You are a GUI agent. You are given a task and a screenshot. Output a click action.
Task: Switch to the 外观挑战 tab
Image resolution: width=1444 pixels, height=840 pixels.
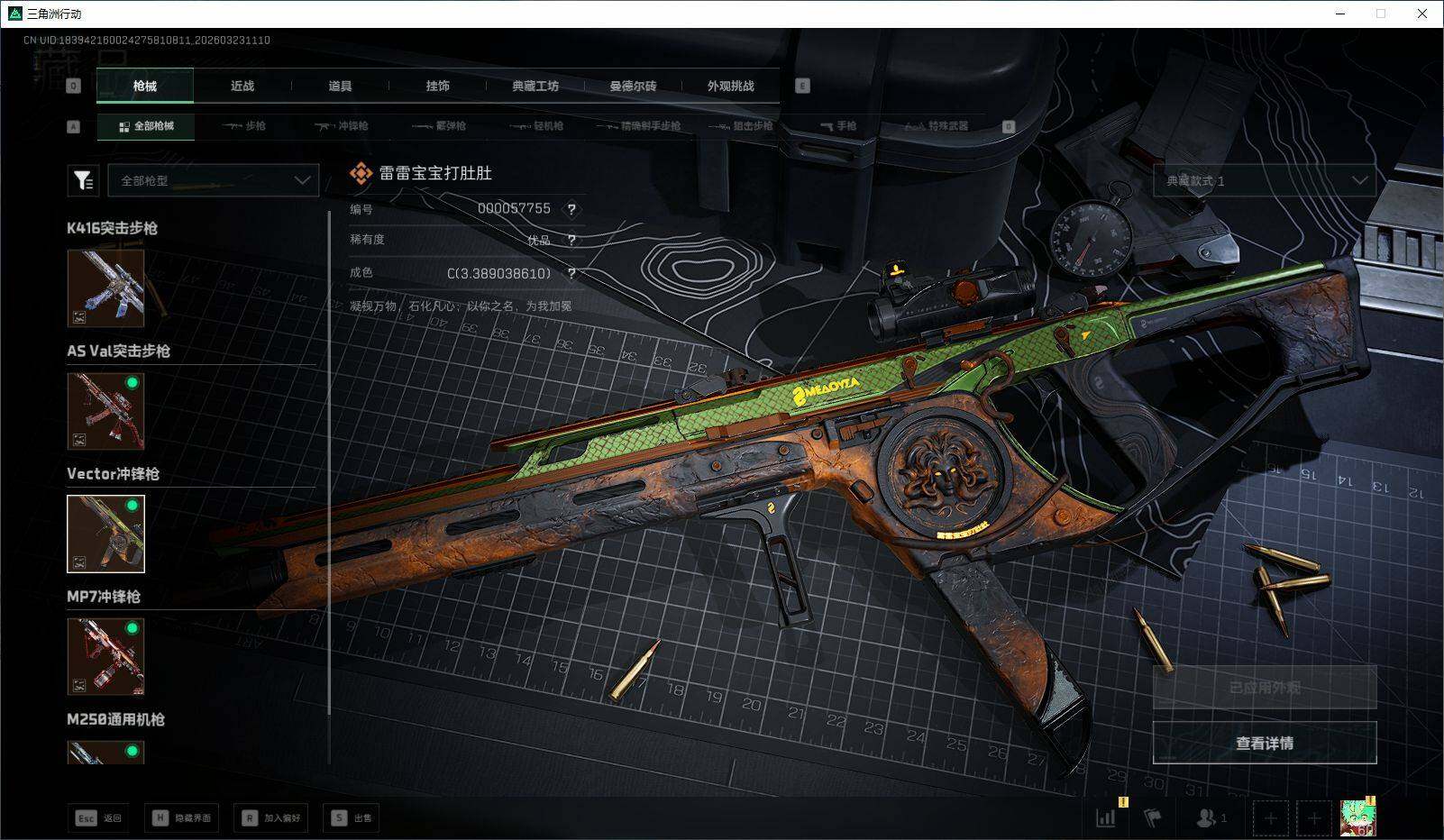[x=730, y=86]
